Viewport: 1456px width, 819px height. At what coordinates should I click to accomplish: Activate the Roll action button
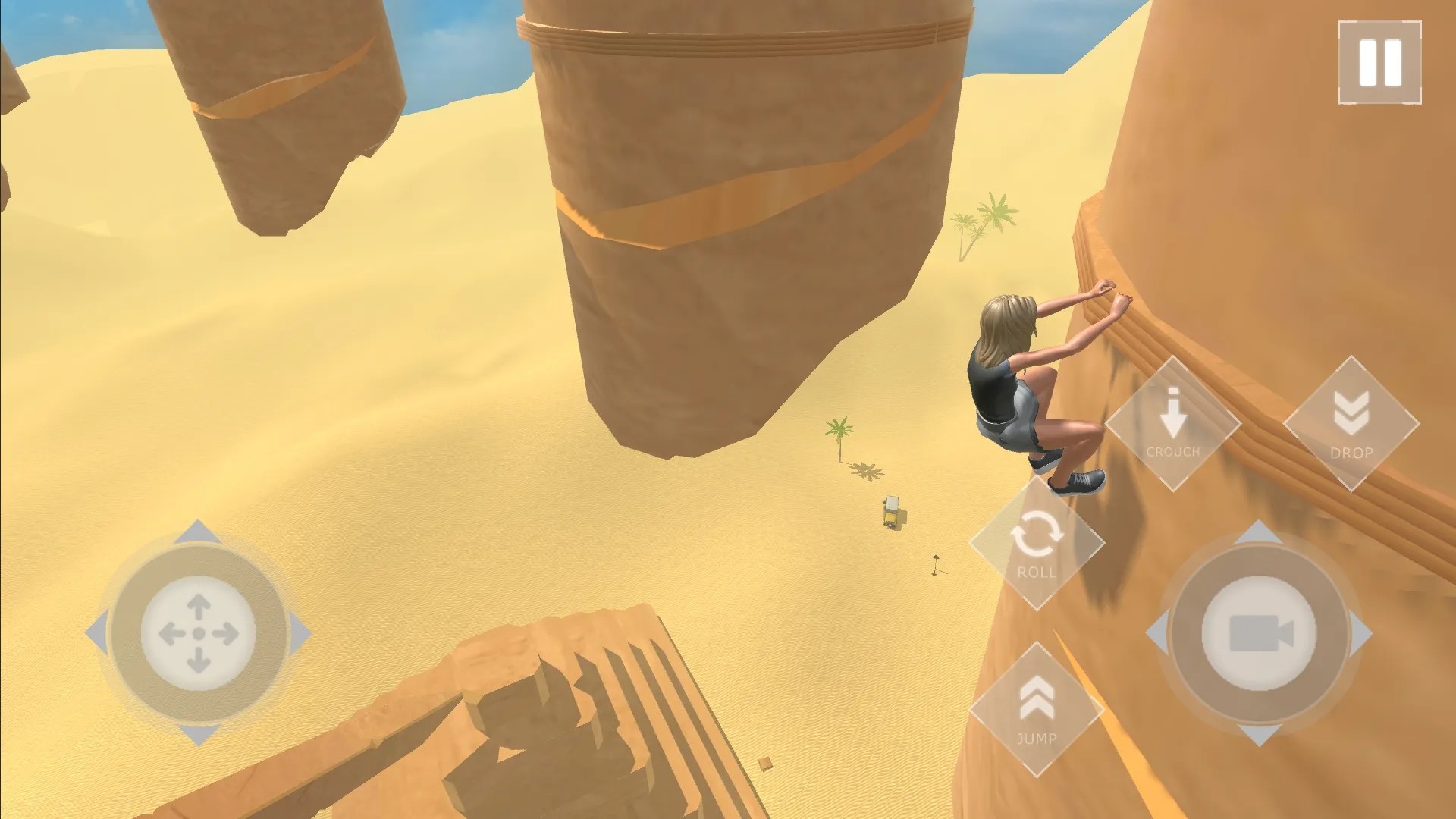[1037, 543]
